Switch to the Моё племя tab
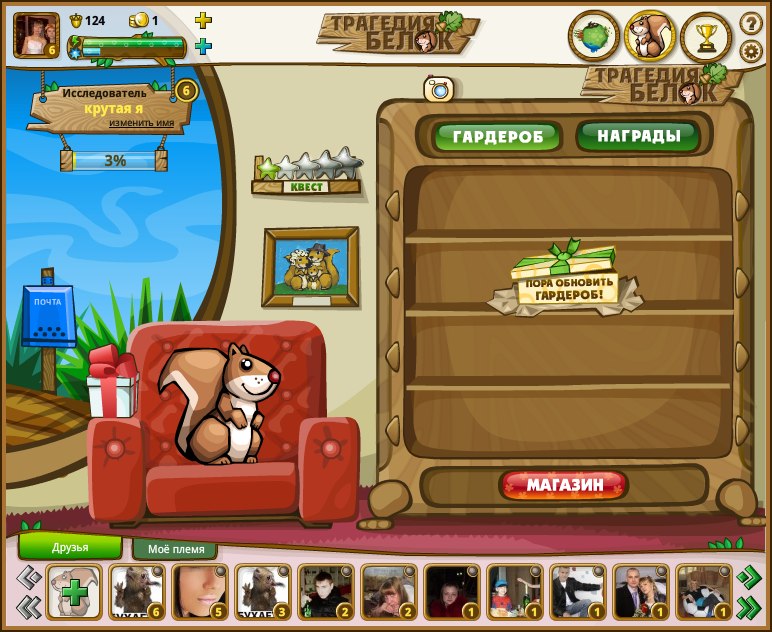Viewport: 772px width, 632px height. tap(175, 549)
